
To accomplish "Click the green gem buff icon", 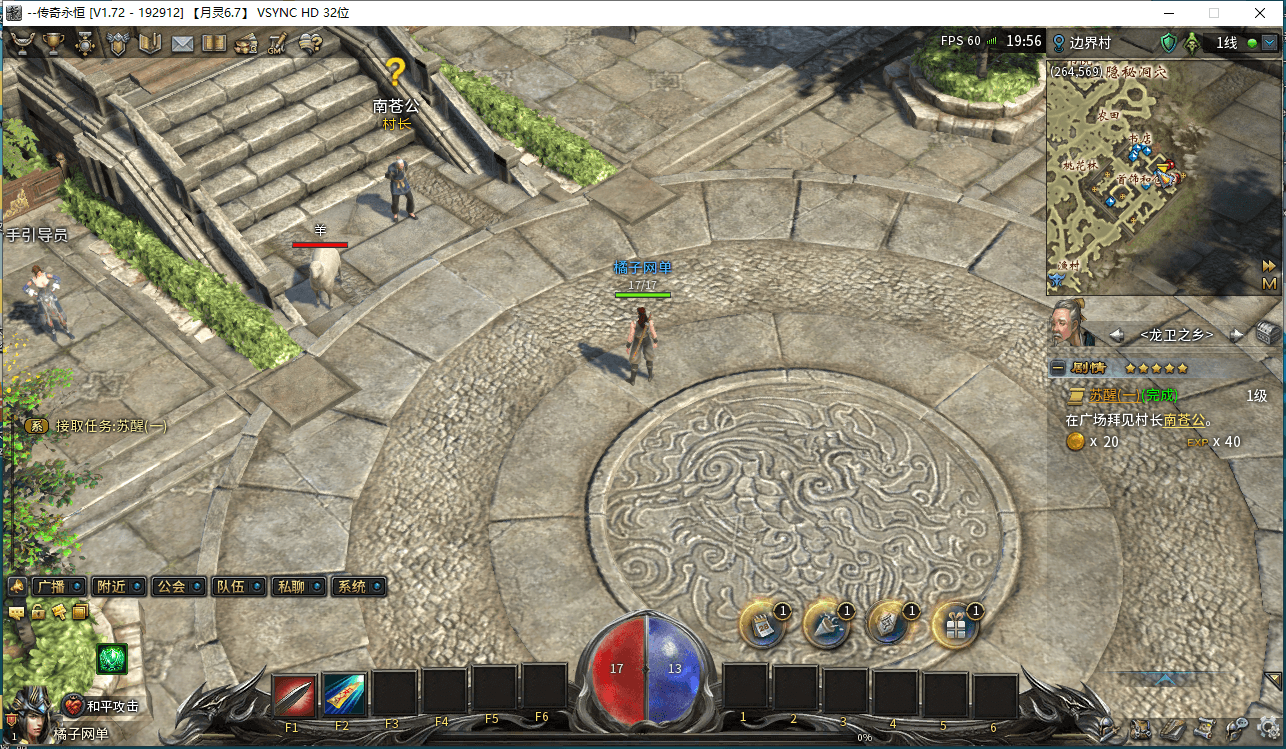I will (x=111, y=658).
